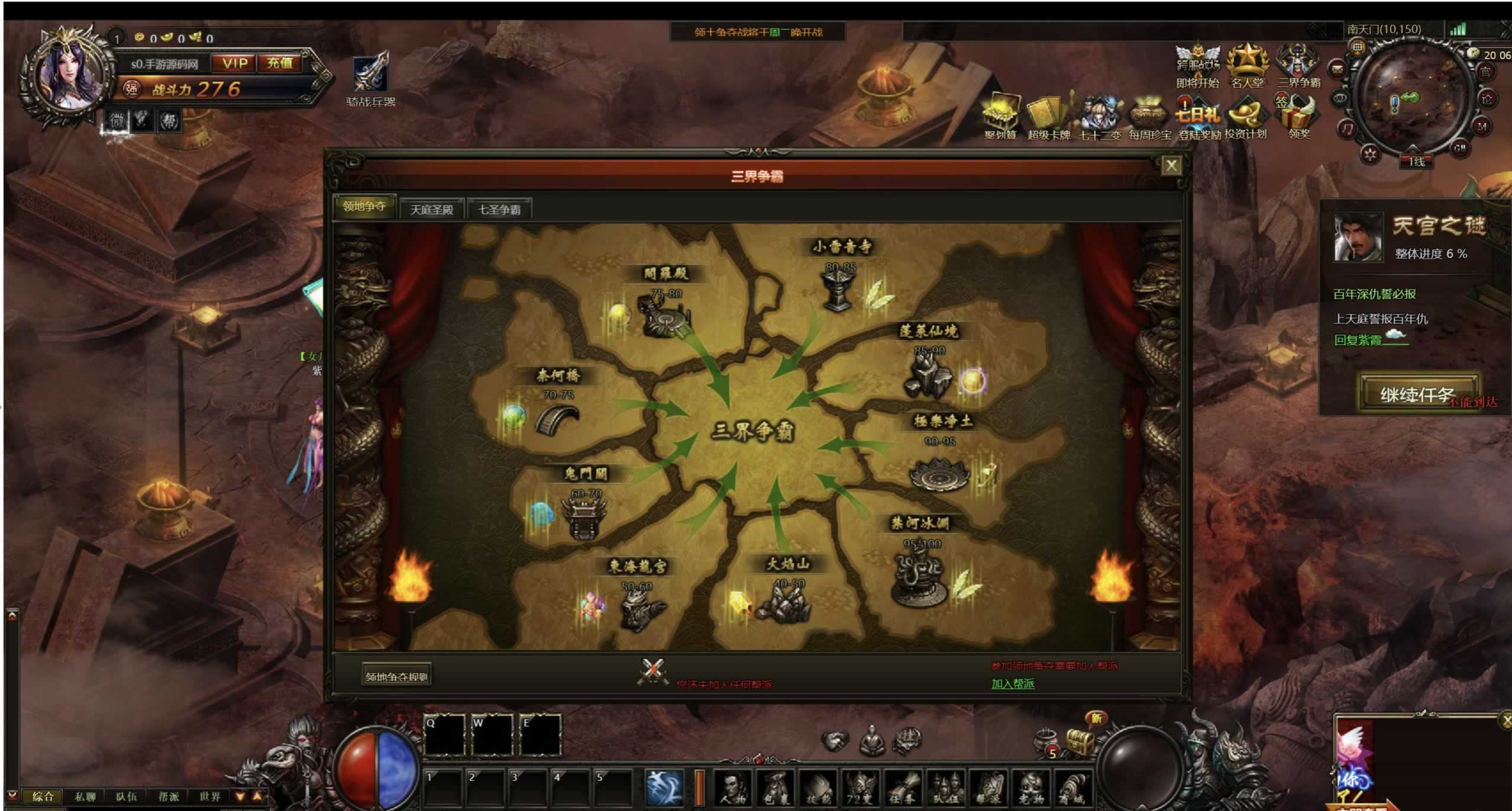Follow the 加入帮派 link
This screenshot has width=1512, height=811.
tap(1012, 684)
